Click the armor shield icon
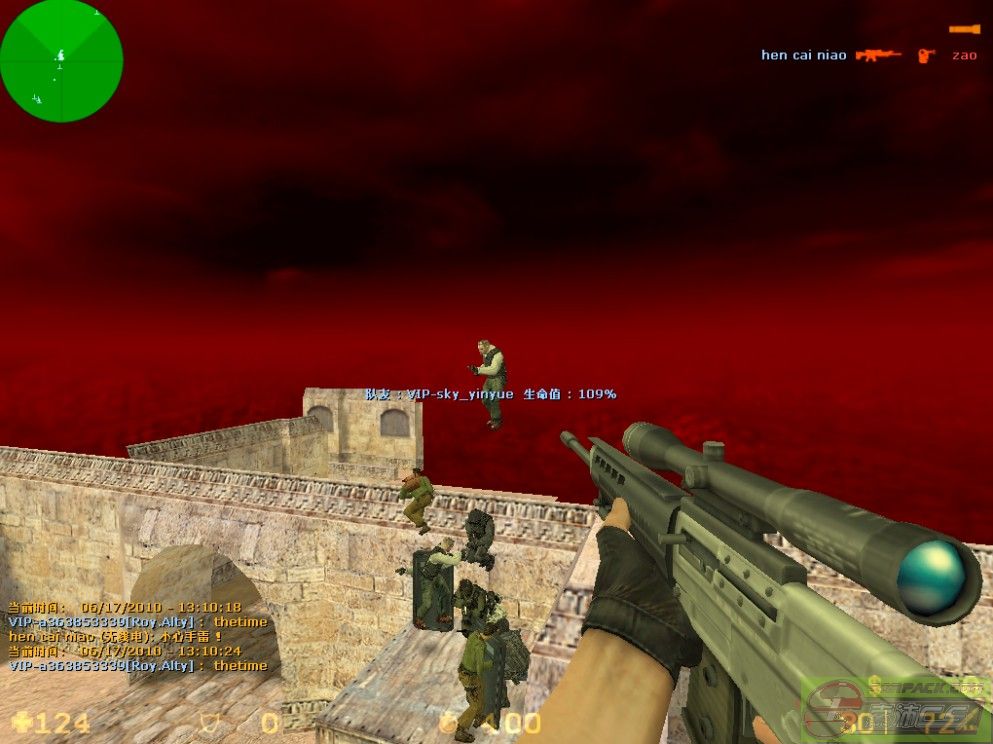 pos(210,722)
